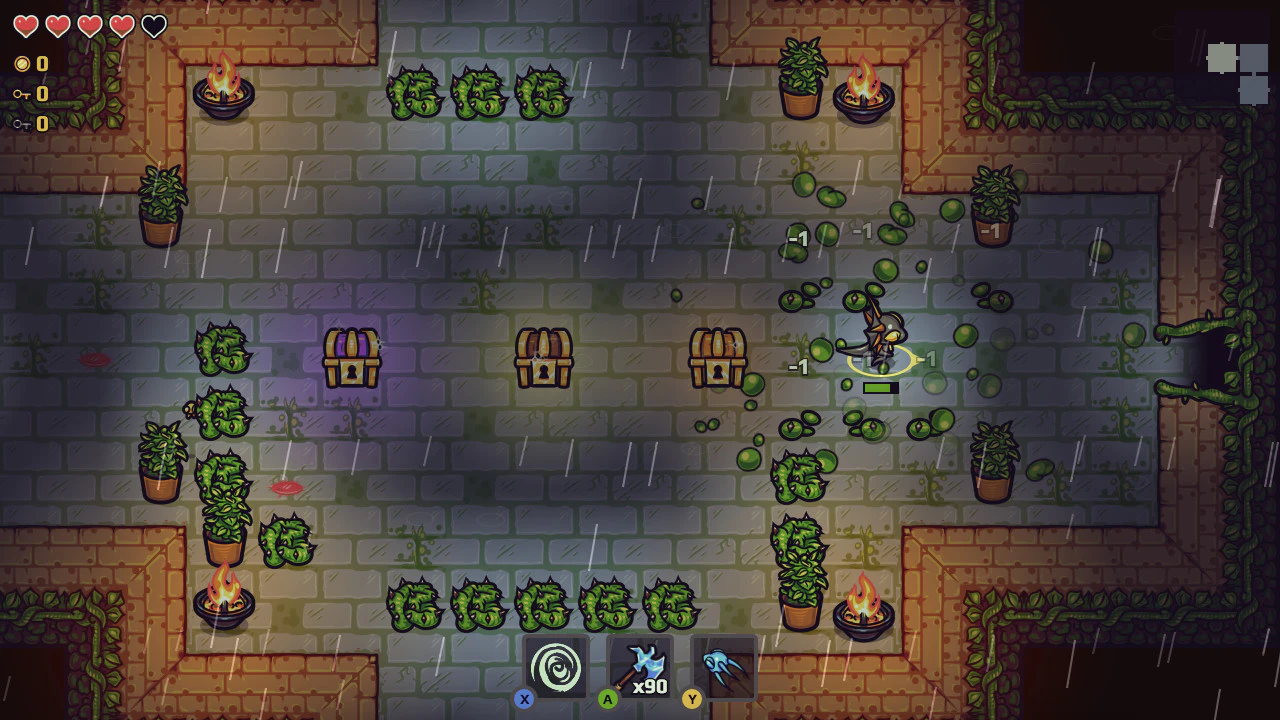Click the enemy's green health bar
The image size is (1280, 720).
pyautogui.click(x=881, y=388)
